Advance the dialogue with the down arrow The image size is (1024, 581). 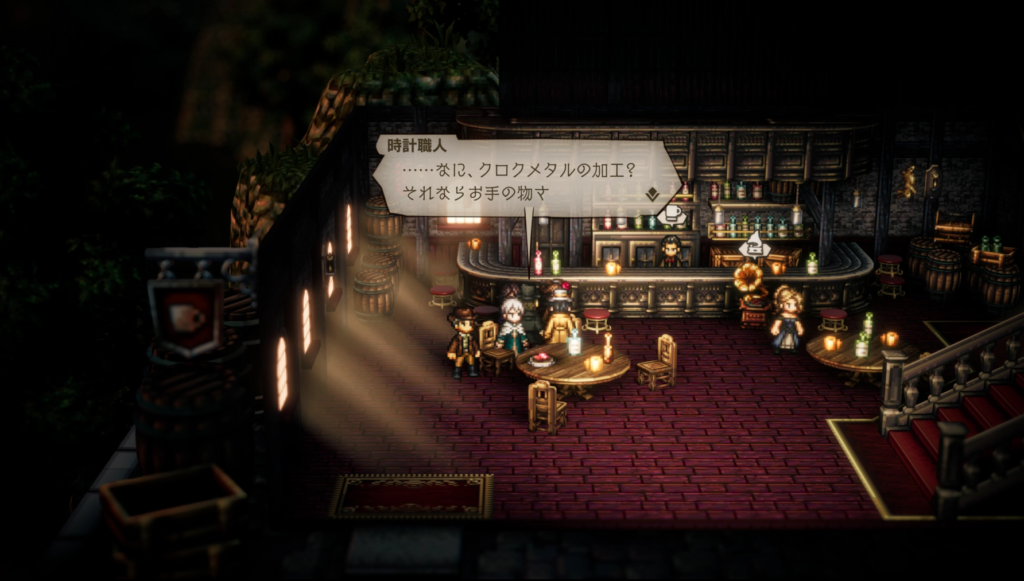click(652, 193)
